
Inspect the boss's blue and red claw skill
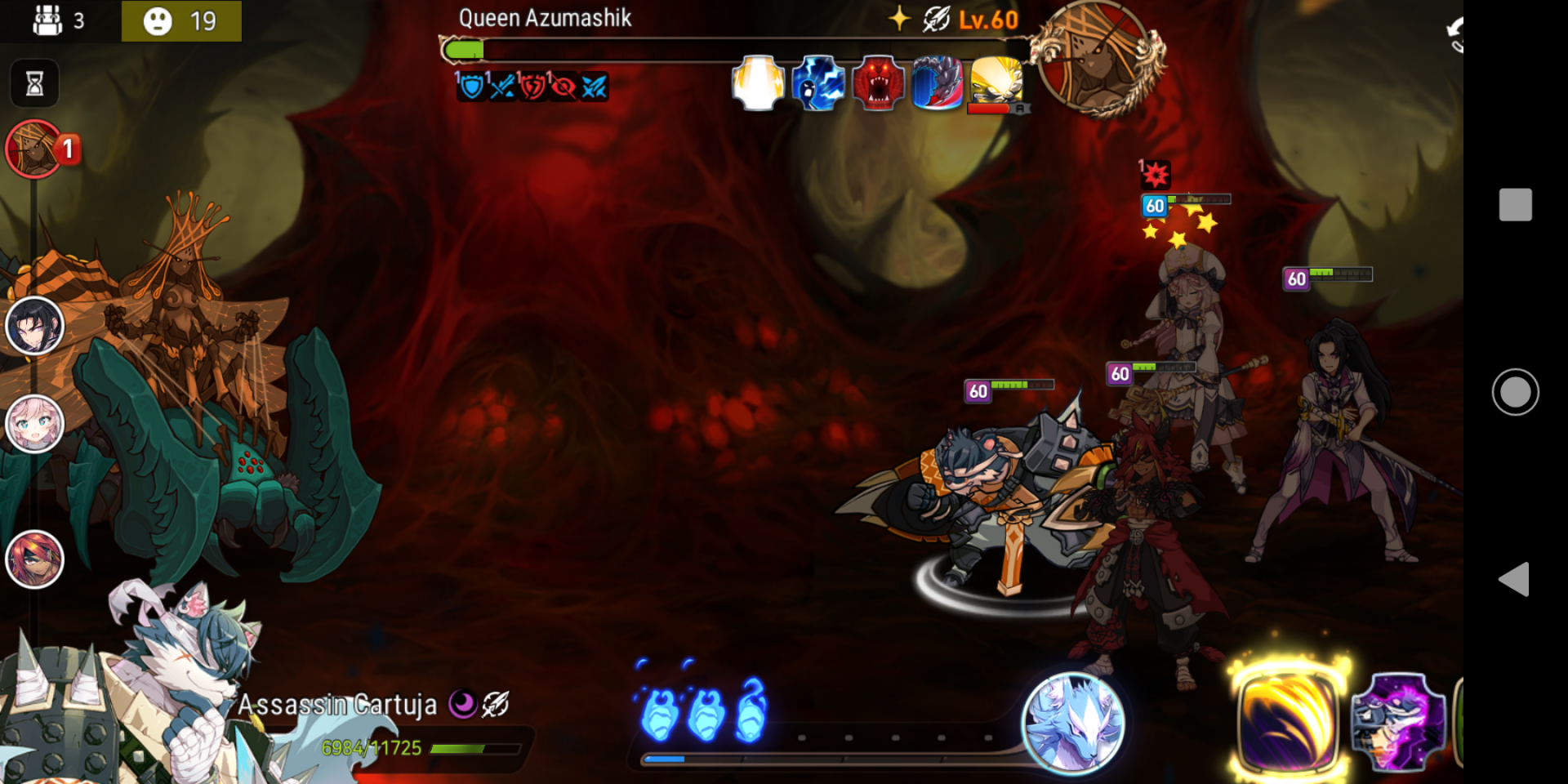click(938, 82)
